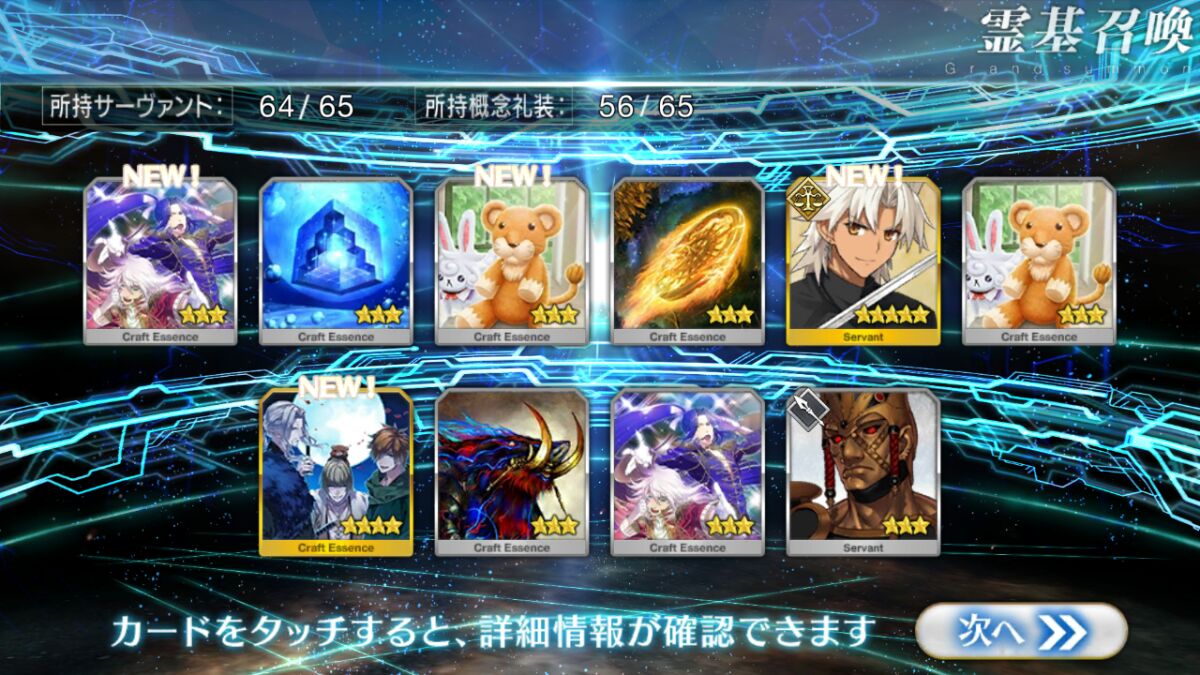Inspect the horned dark beast Craft Essence
The image size is (1200, 675).
(x=512, y=472)
